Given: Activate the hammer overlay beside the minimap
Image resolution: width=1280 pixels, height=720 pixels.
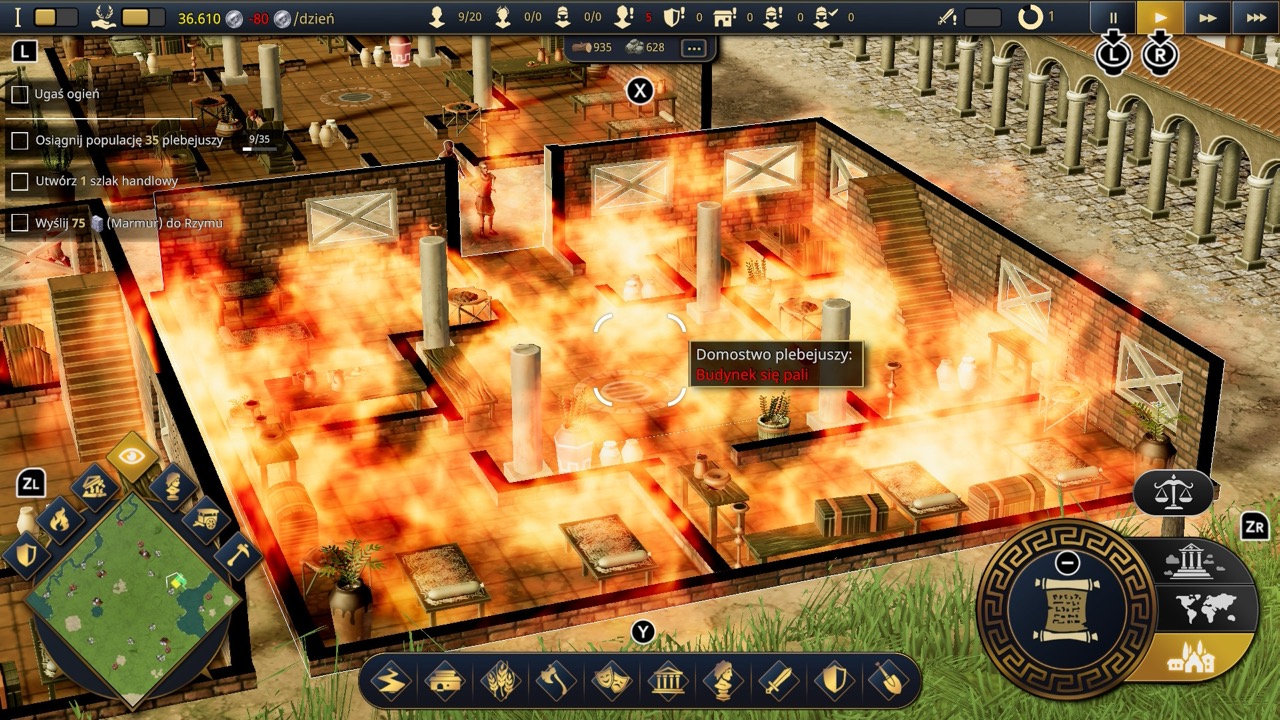Looking at the screenshot, I should tap(236, 555).
